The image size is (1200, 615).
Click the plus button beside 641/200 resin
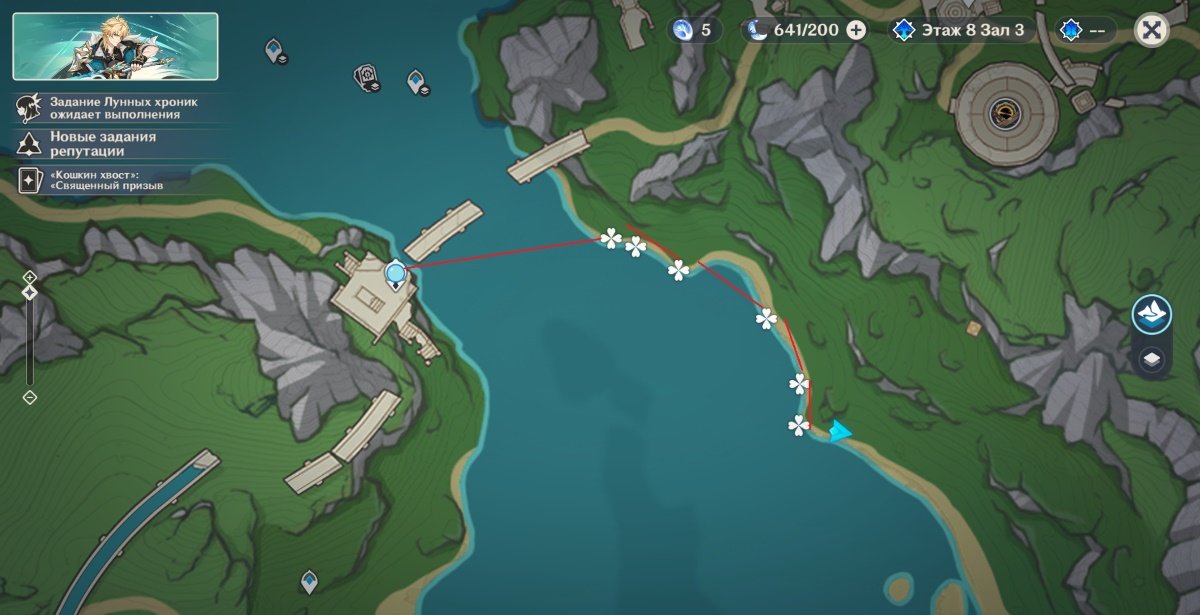click(856, 30)
